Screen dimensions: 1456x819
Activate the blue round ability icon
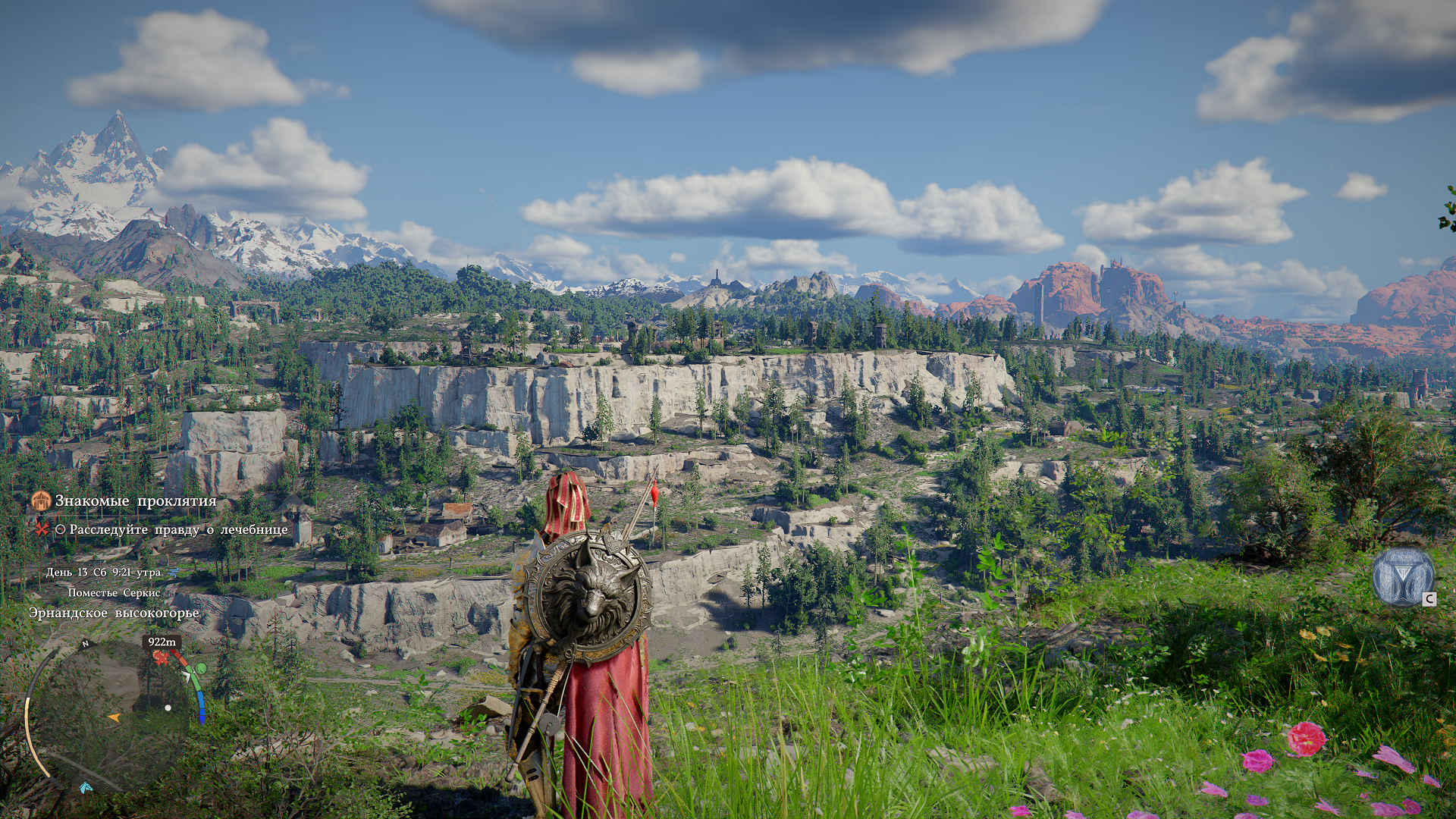(1402, 578)
